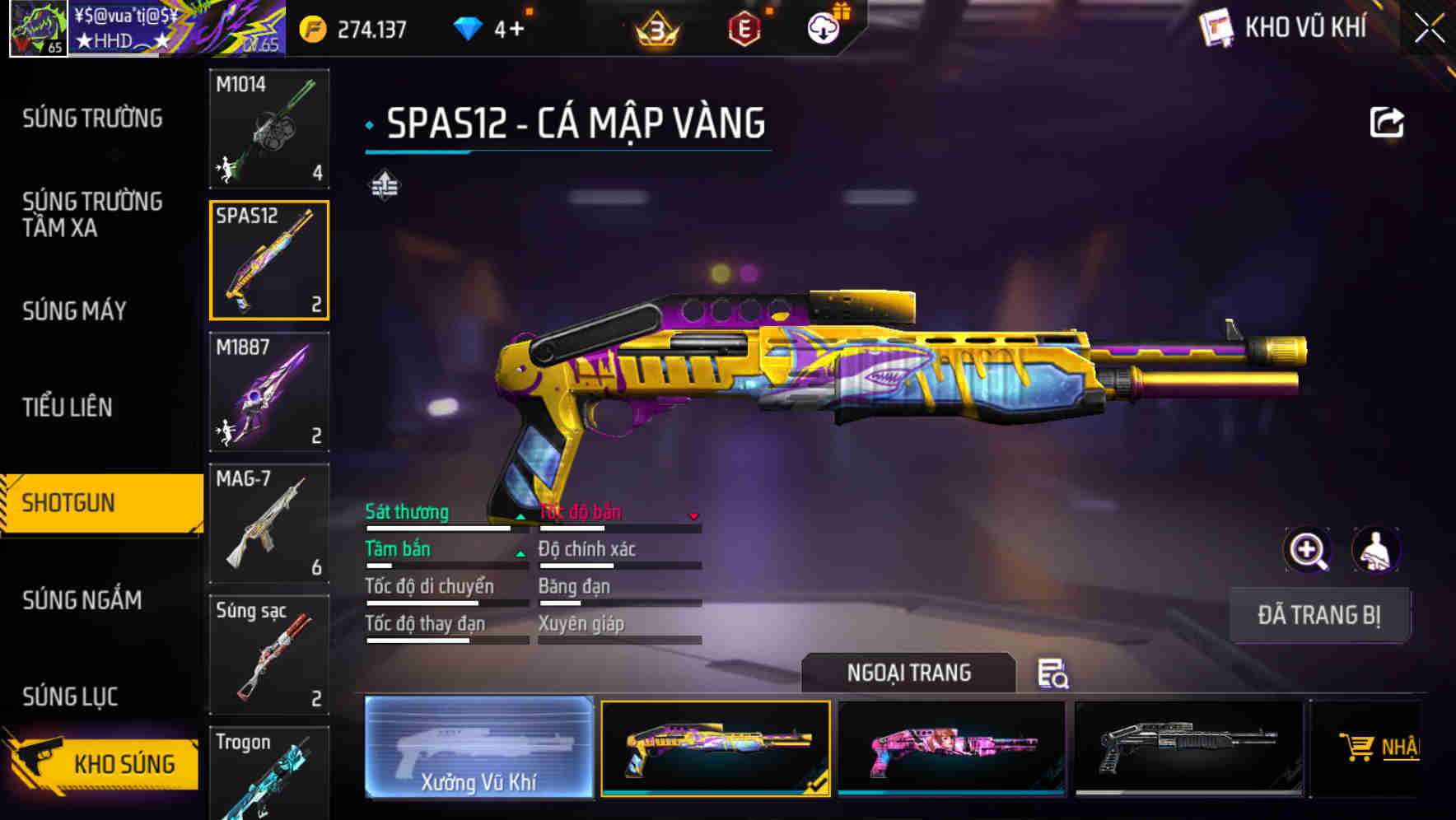
Task: Select the Súng Máy category
Action: pyautogui.click(x=74, y=310)
